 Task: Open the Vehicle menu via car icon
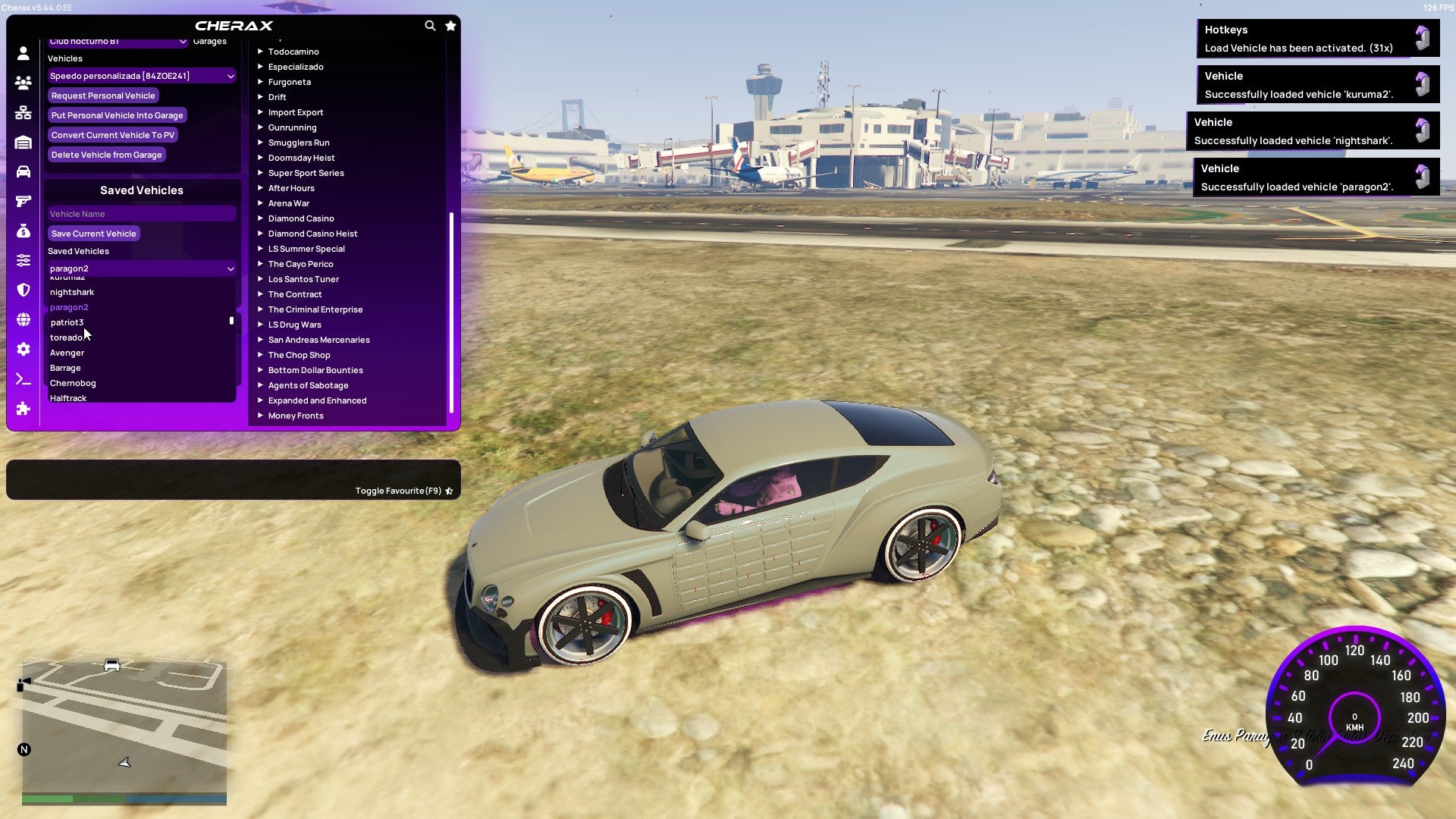point(23,173)
